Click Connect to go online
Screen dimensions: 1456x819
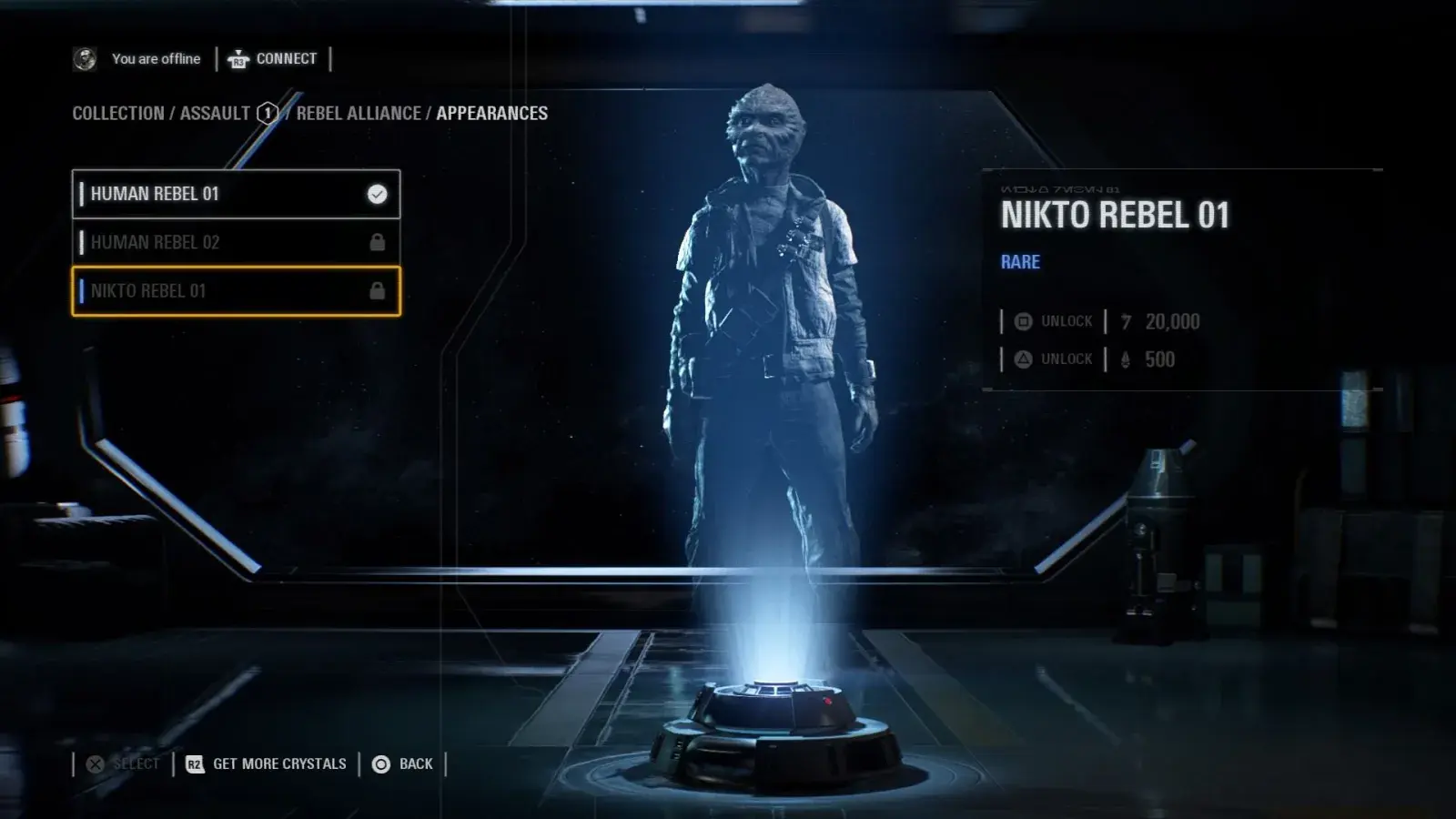point(273,59)
